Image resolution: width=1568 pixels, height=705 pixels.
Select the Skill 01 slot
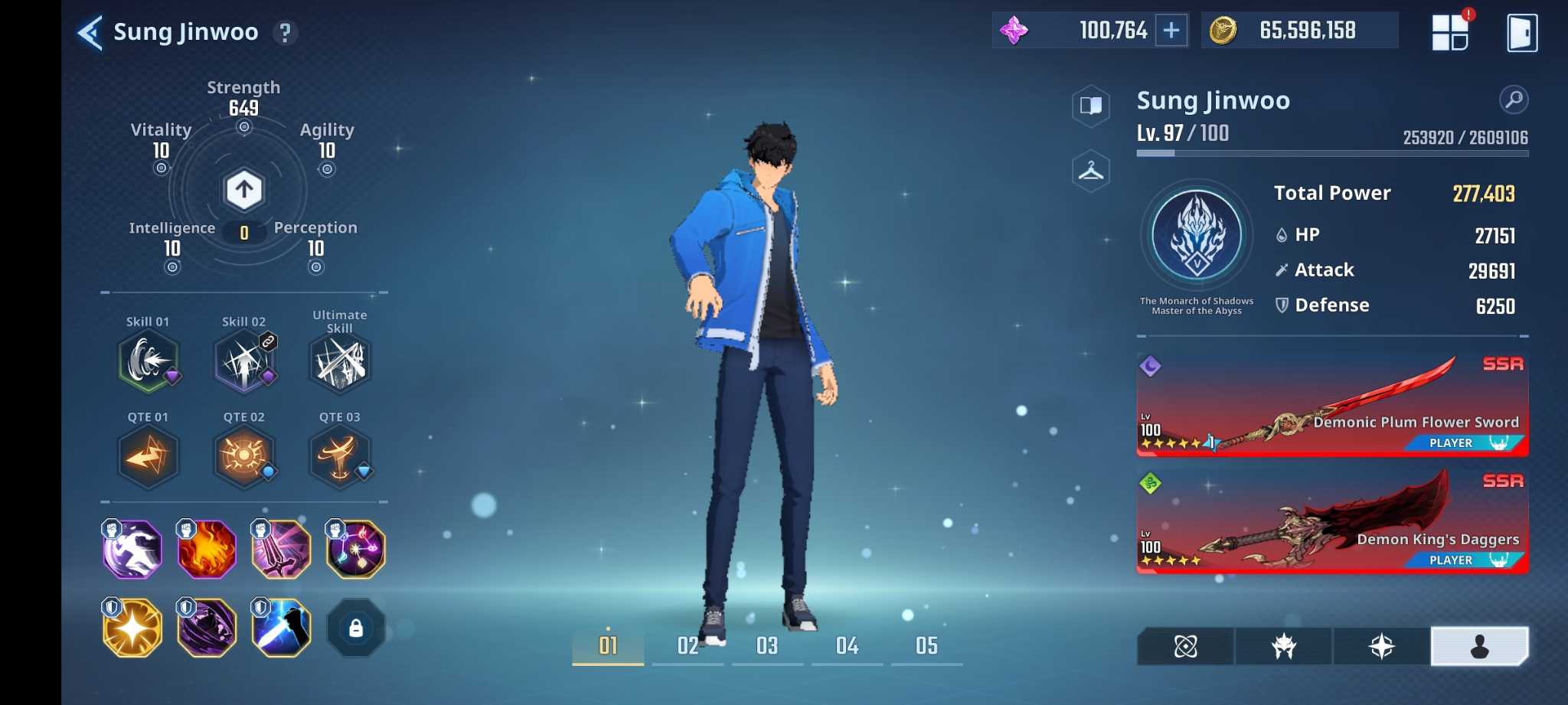(149, 361)
